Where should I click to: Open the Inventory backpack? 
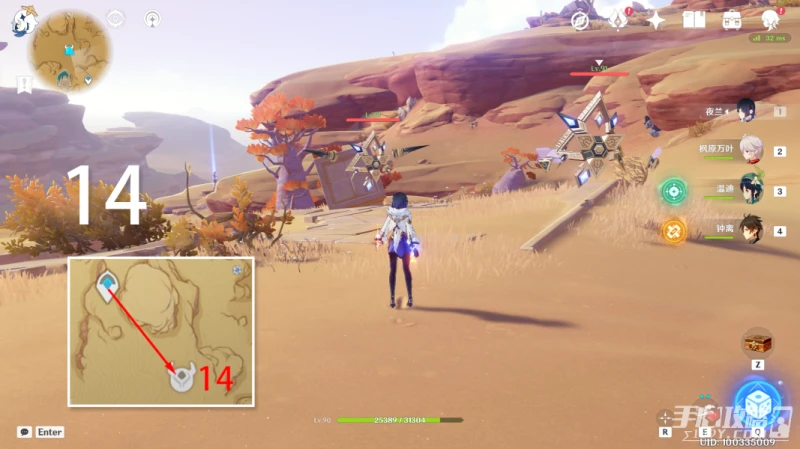[732, 20]
